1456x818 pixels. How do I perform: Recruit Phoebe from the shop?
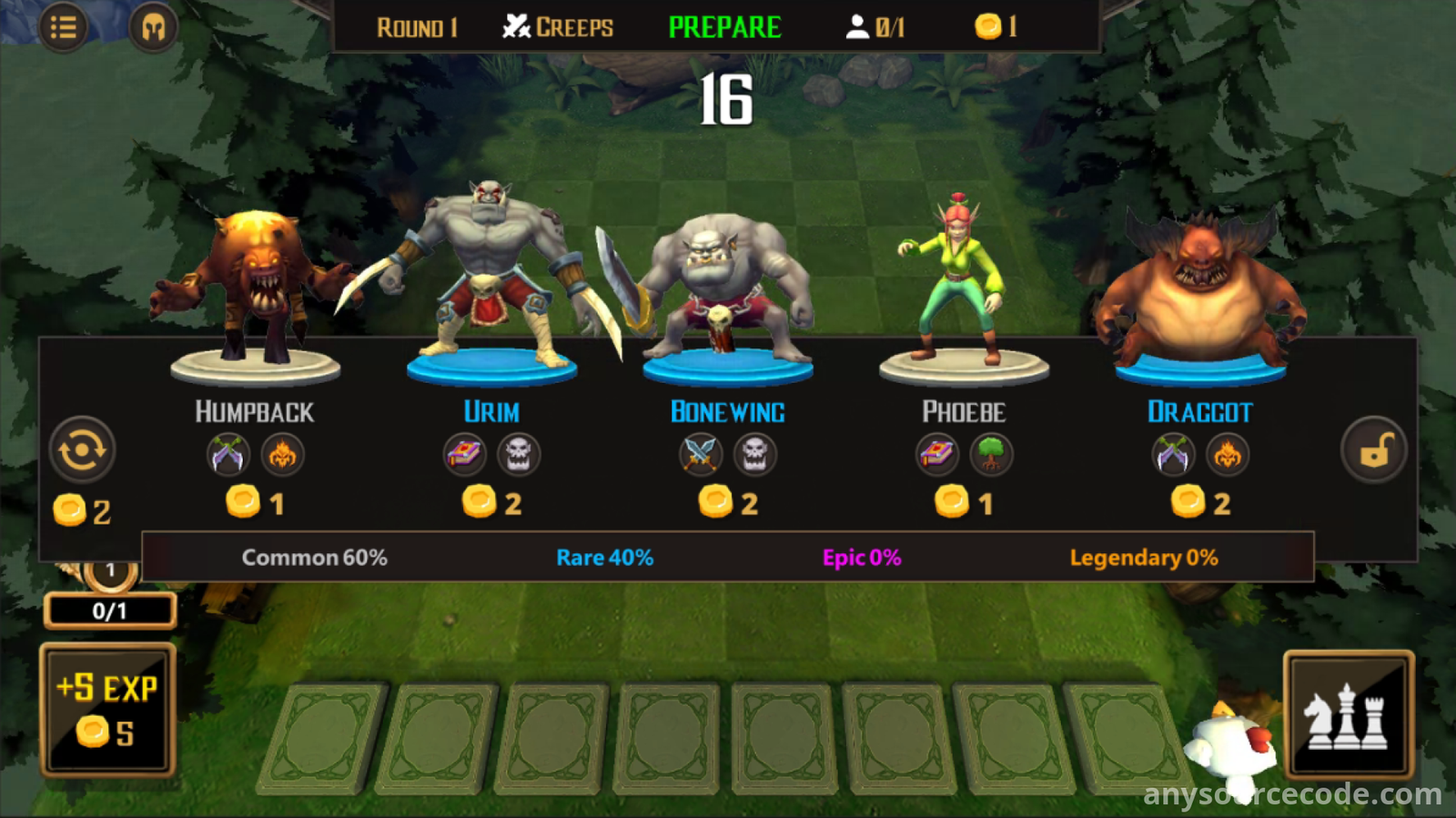pyautogui.click(x=964, y=364)
